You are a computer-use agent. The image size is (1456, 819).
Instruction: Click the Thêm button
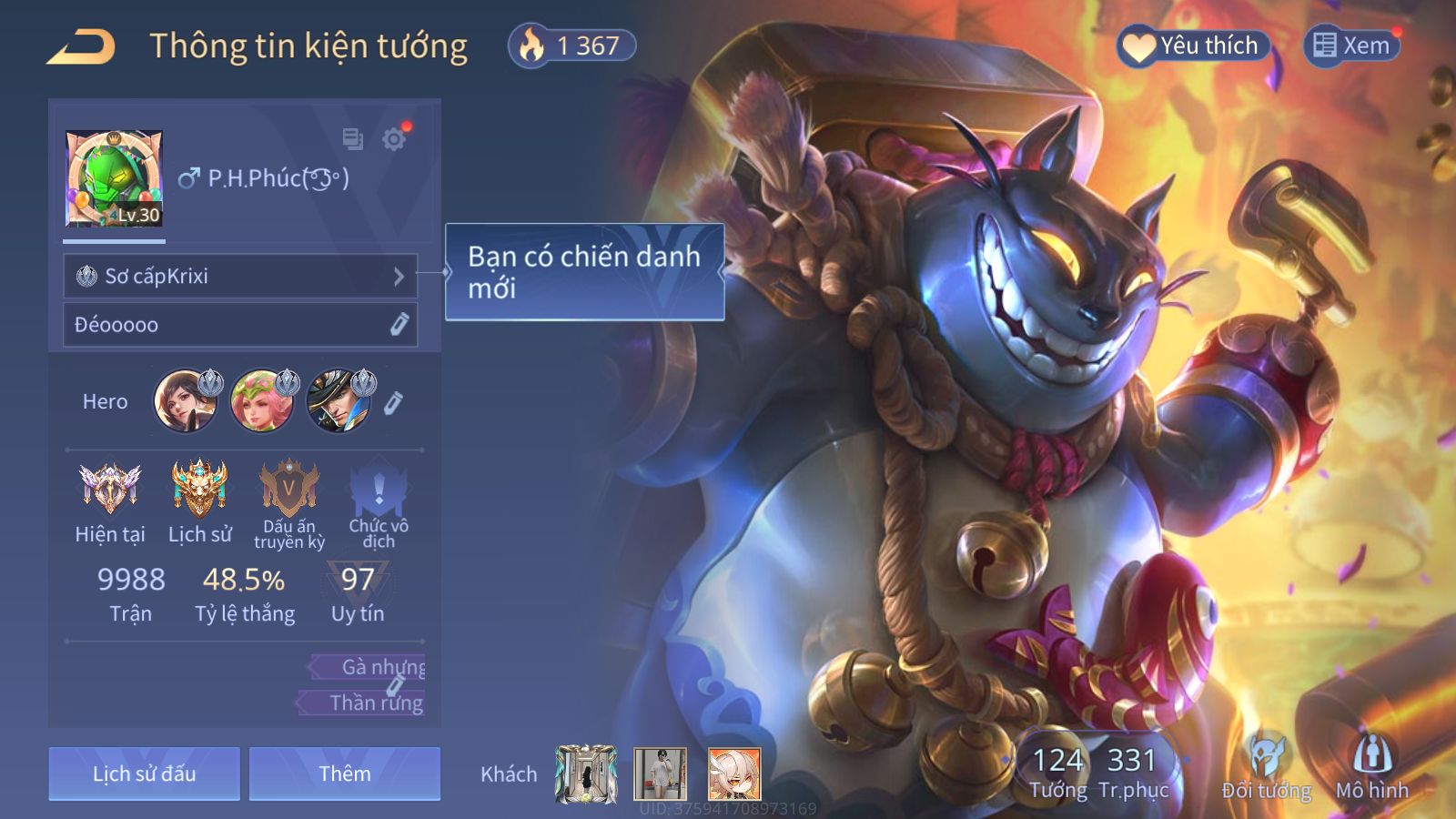point(345,773)
